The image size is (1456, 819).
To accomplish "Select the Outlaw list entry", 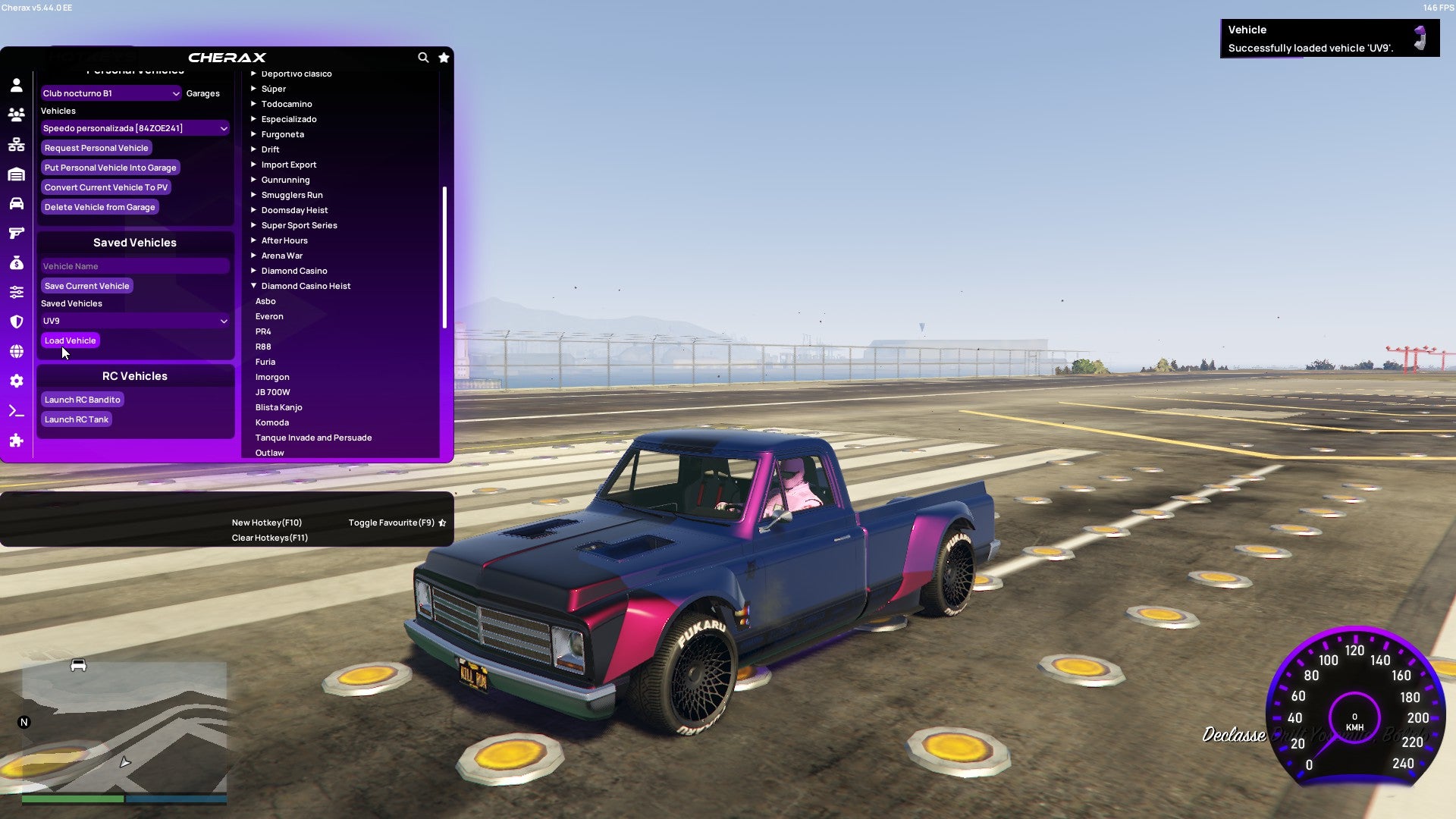I will point(269,452).
